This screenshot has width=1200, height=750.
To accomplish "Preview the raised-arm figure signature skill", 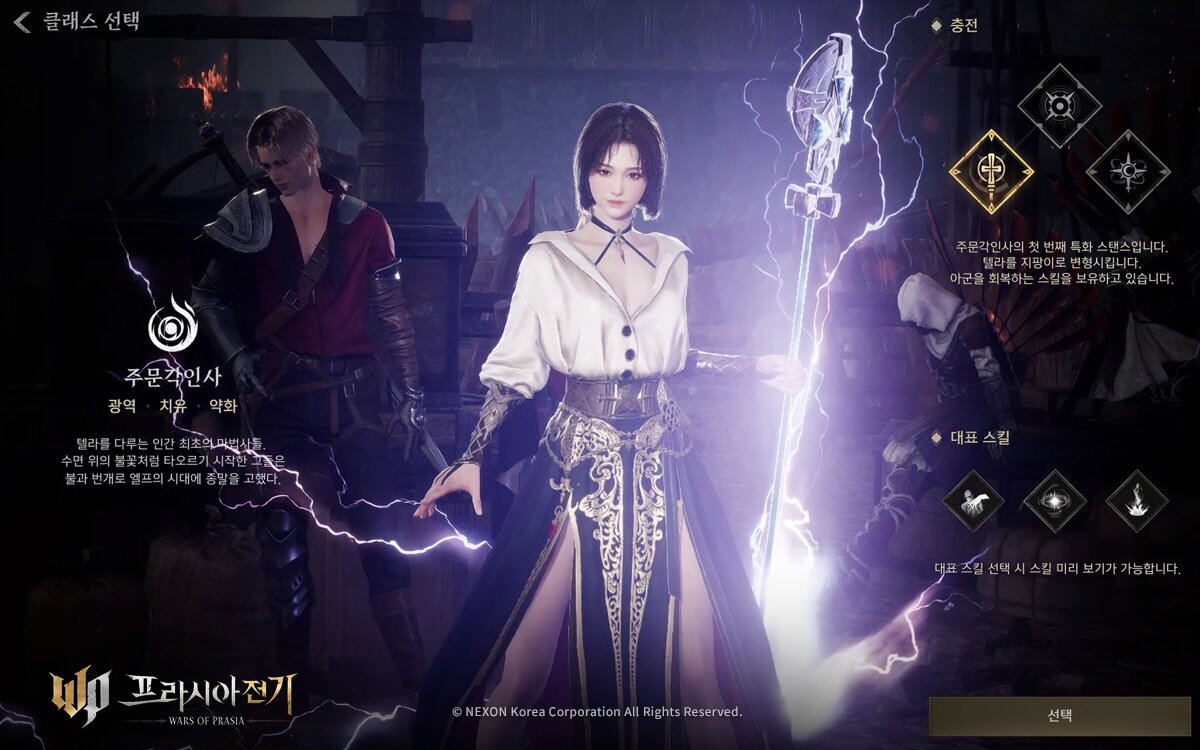I will click(973, 501).
